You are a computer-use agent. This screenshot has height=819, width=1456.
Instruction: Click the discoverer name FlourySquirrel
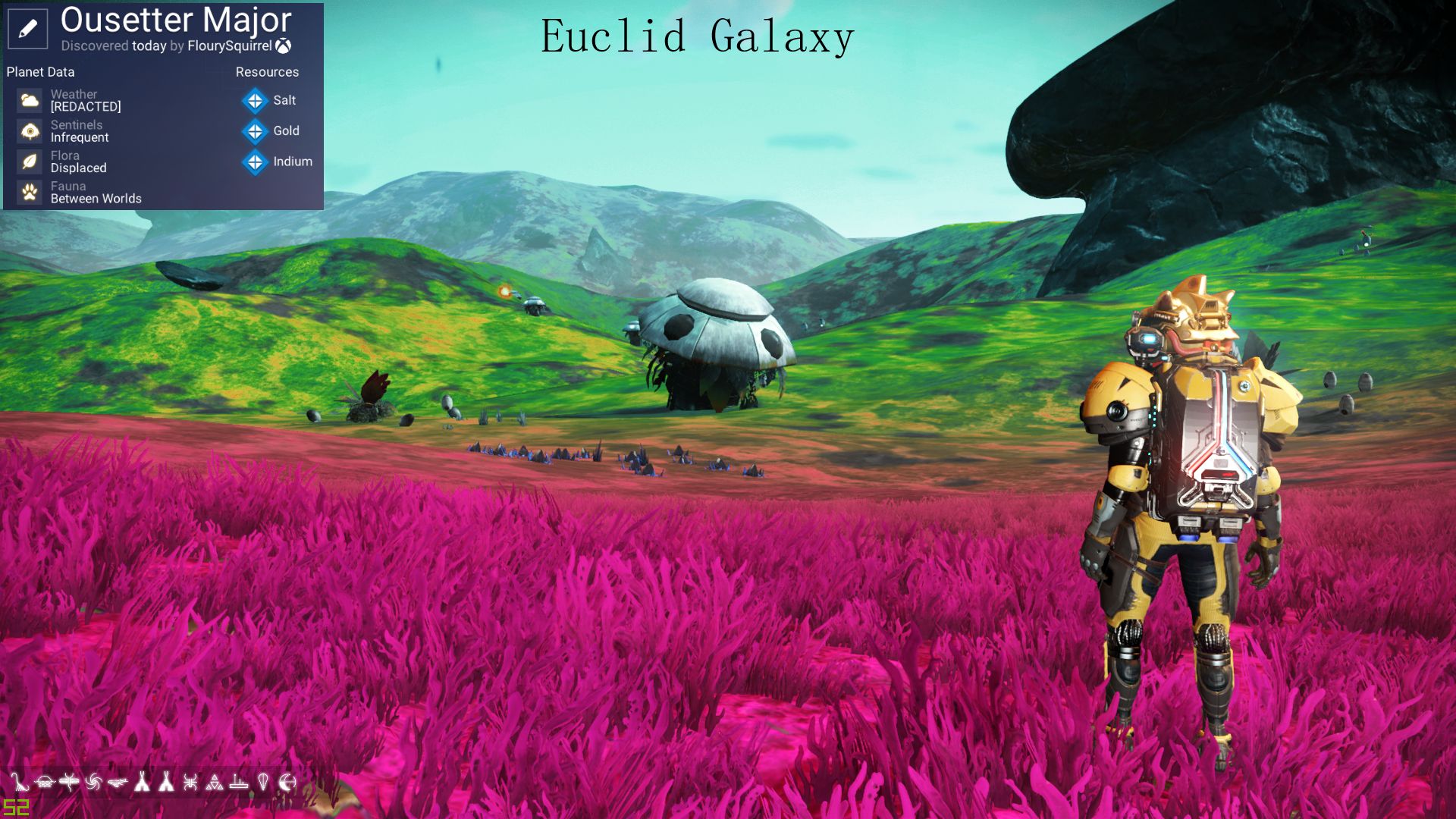230,45
